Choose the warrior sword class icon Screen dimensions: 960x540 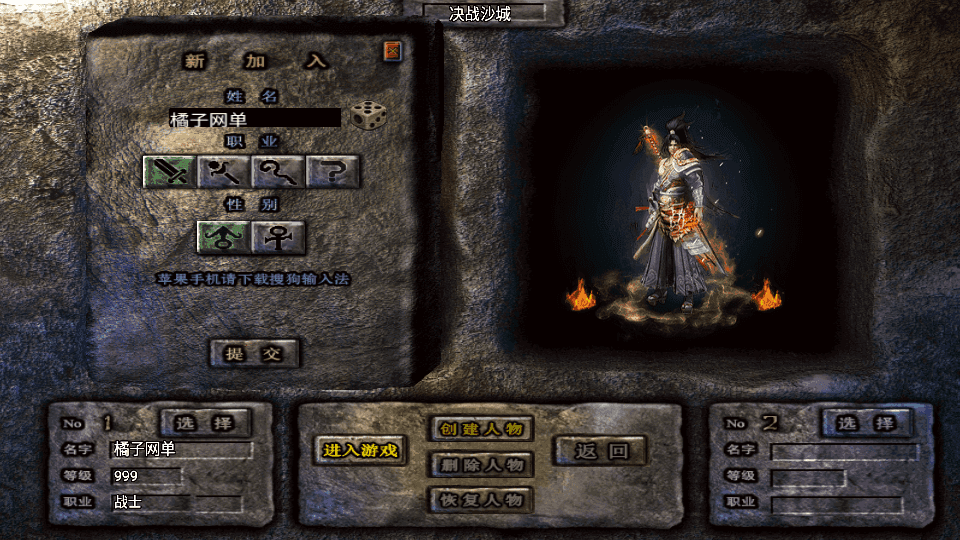[x=170, y=172]
